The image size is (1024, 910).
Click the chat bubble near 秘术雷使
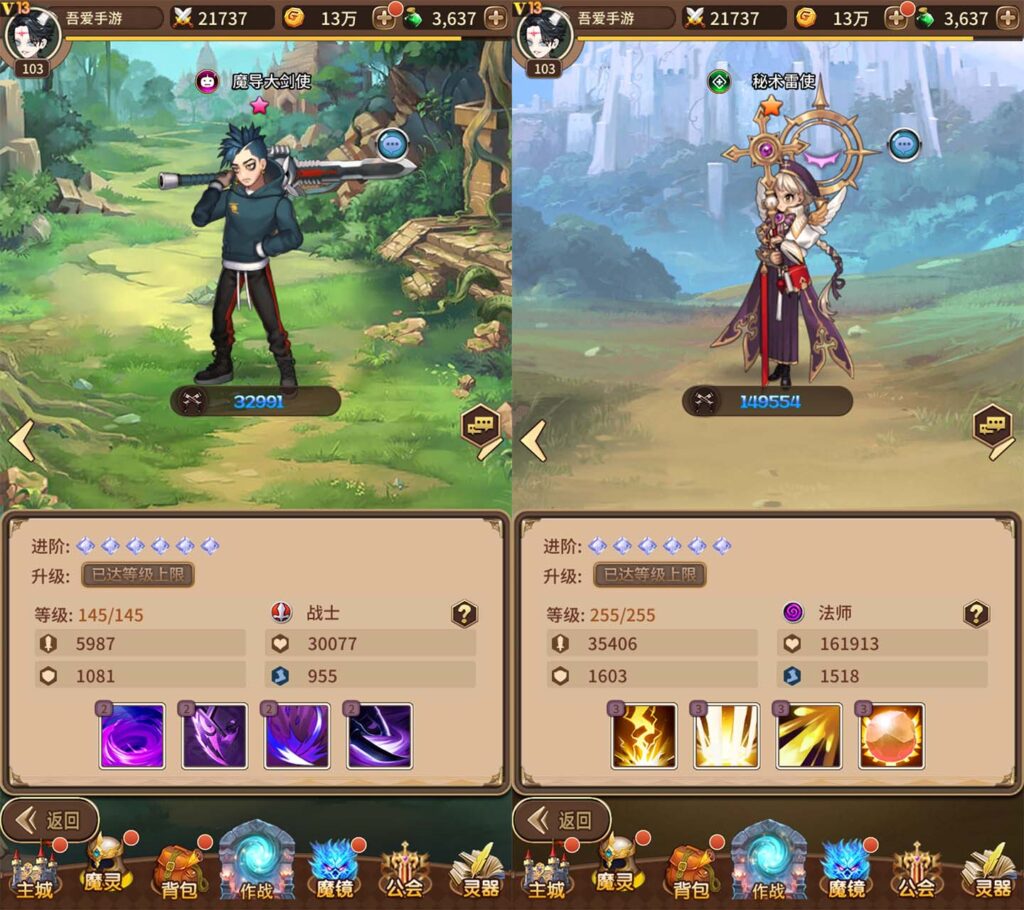point(905,144)
